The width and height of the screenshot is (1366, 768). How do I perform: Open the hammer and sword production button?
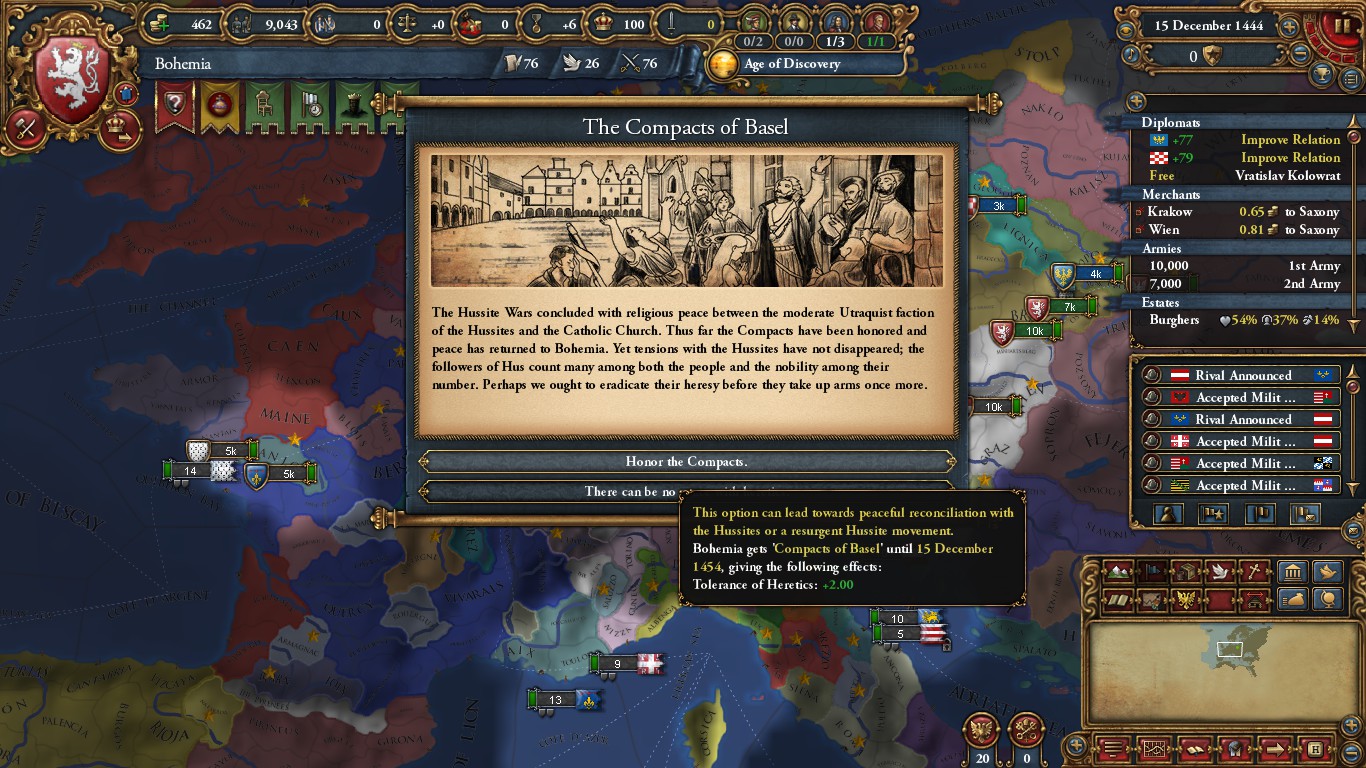pos(24,128)
